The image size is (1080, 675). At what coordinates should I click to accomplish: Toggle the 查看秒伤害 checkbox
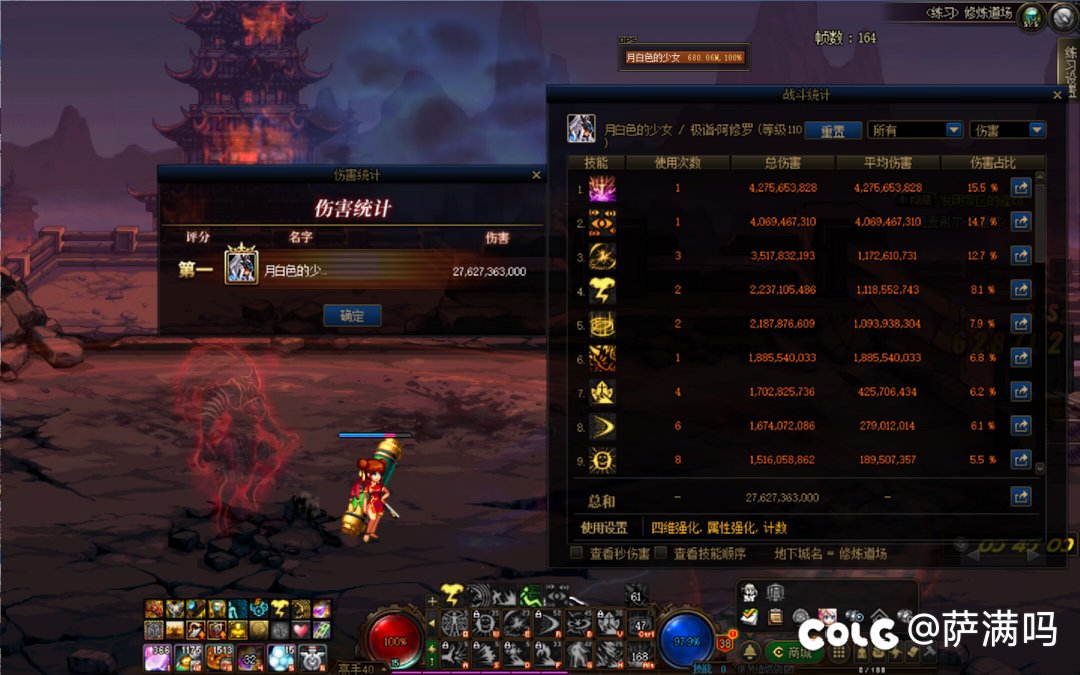pyautogui.click(x=576, y=553)
